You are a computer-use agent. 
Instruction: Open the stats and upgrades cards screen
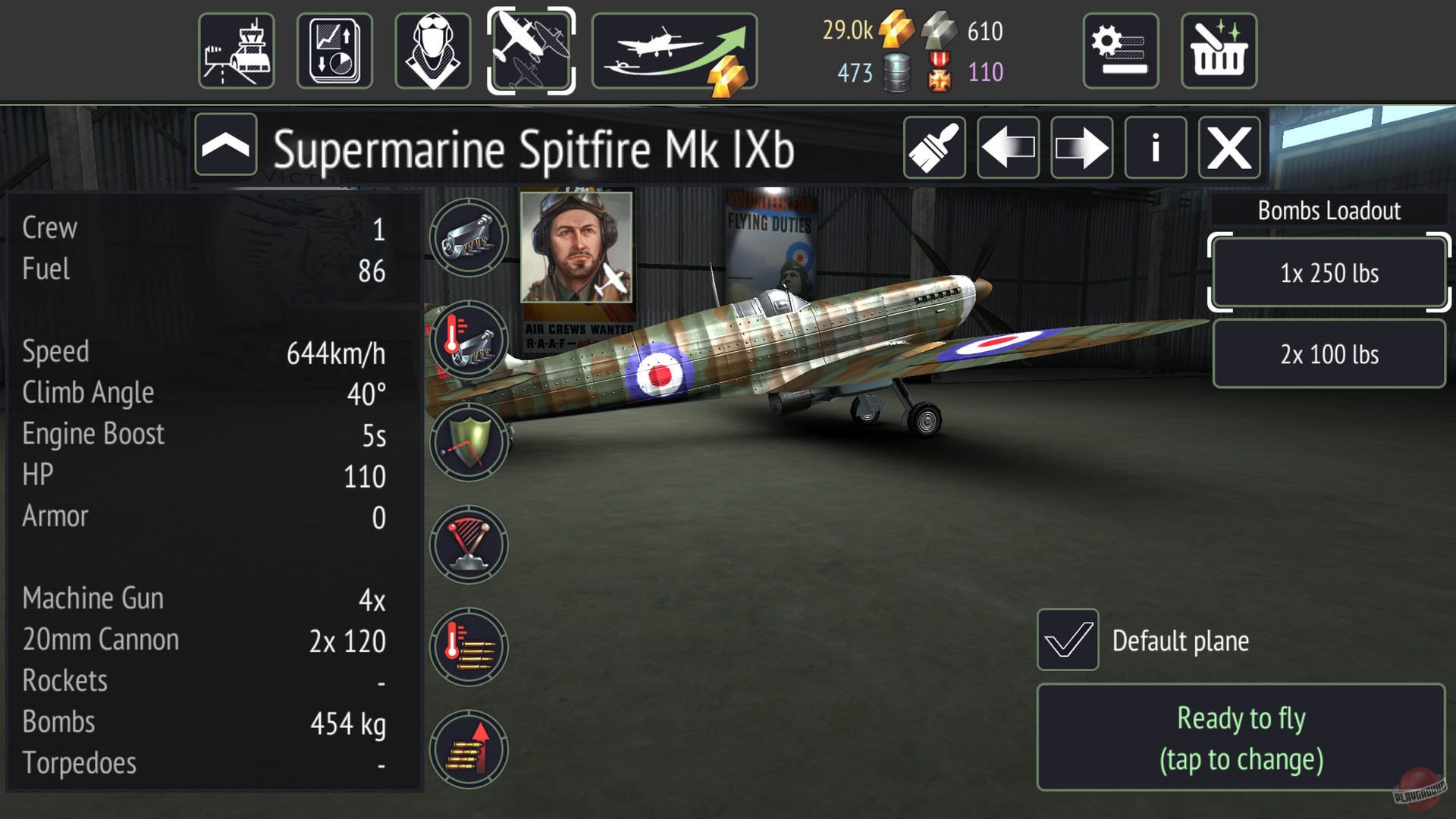tap(334, 49)
